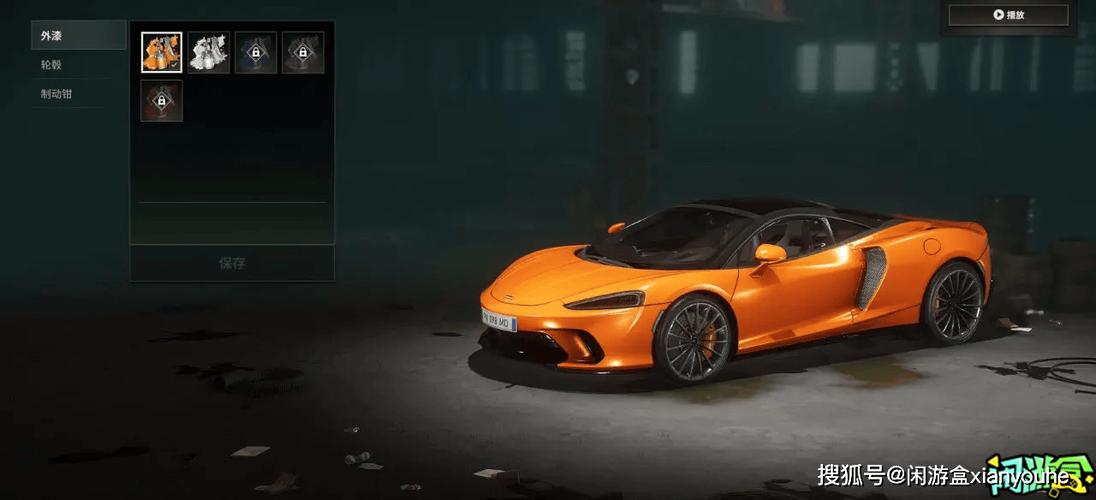Viewport: 1096px width, 500px height.
Task: Hit the 播放 play button
Action: (x=1008, y=15)
